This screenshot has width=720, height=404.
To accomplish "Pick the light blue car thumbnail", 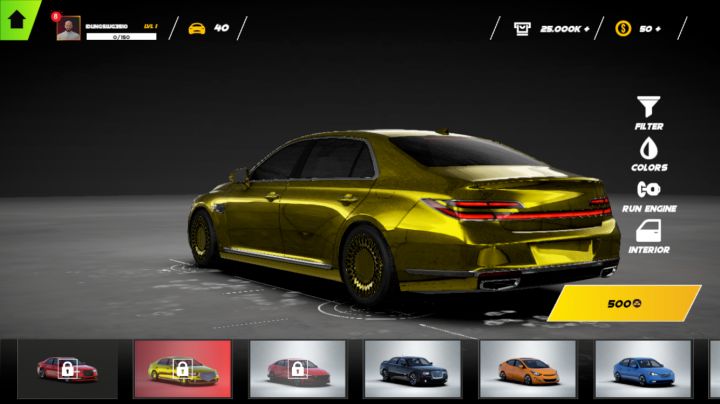I will pyautogui.click(x=643, y=369).
